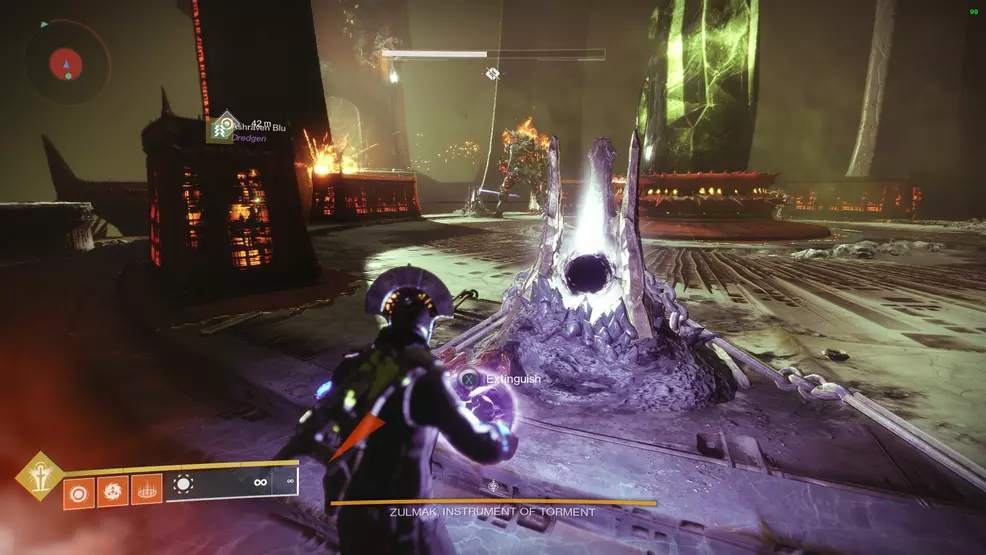Click the circular radar tracker
The image size is (986, 555).
point(67,62)
